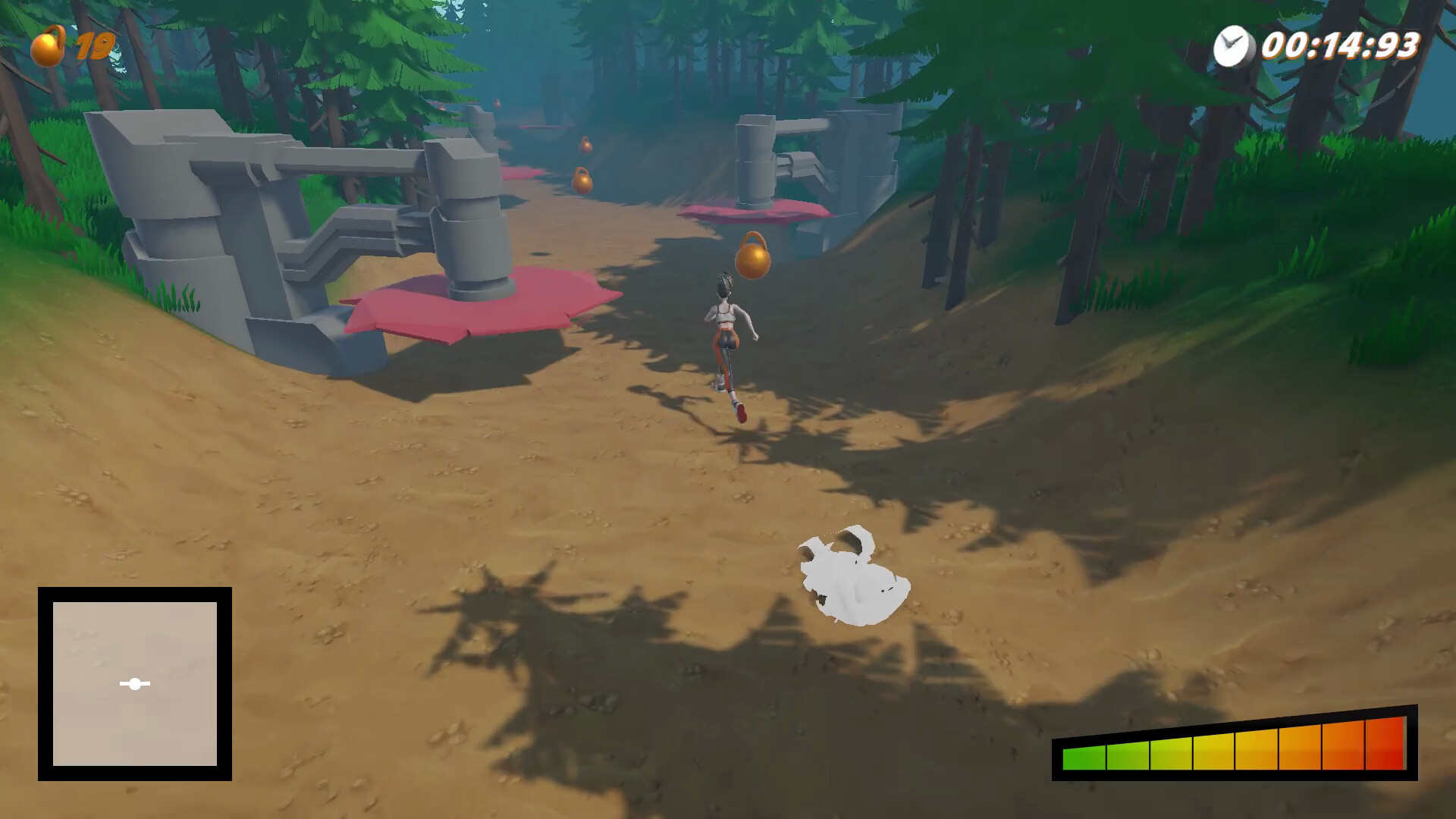Click the farthest coin near the trail's end
Image resolution: width=1456 pixels, height=819 pixels.
point(584,146)
